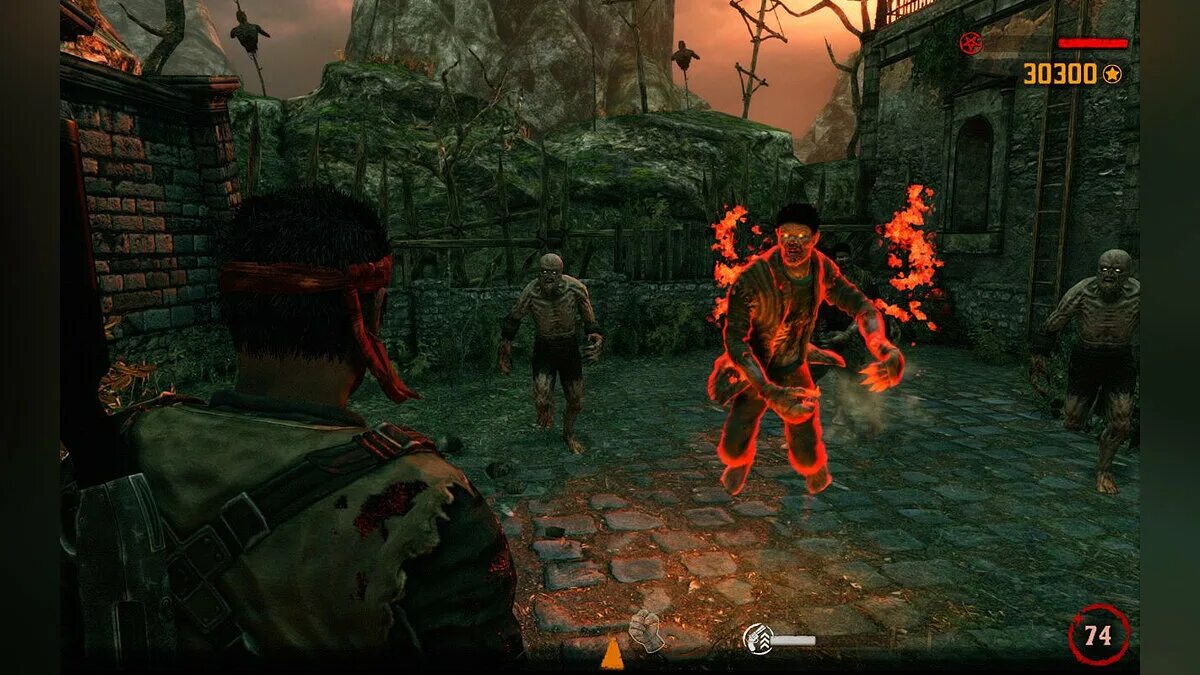Click the gold star score icon
Screen dimensions: 1200x675
point(1112,73)
